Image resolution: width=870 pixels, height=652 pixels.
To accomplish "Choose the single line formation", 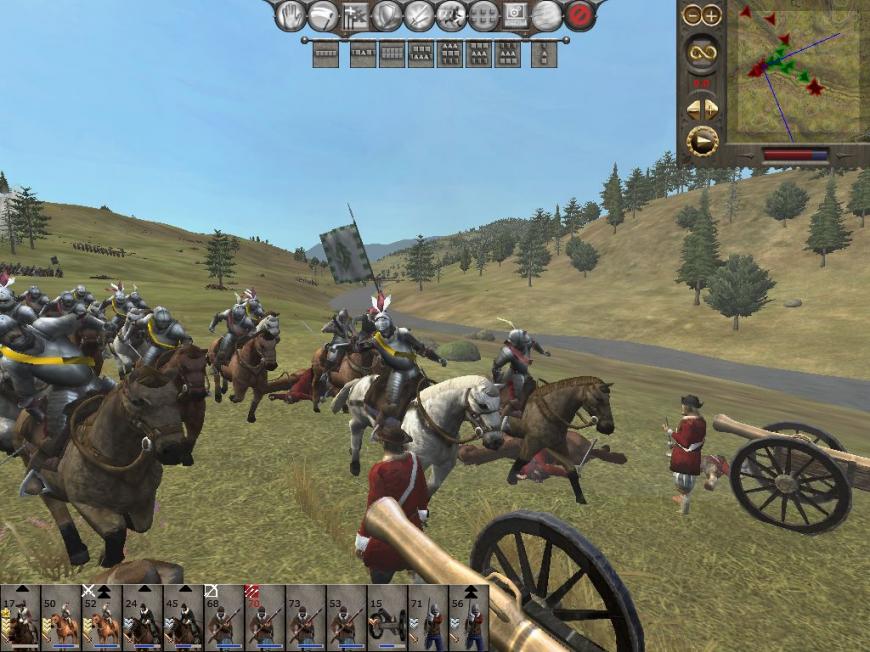I will point(325,54).
